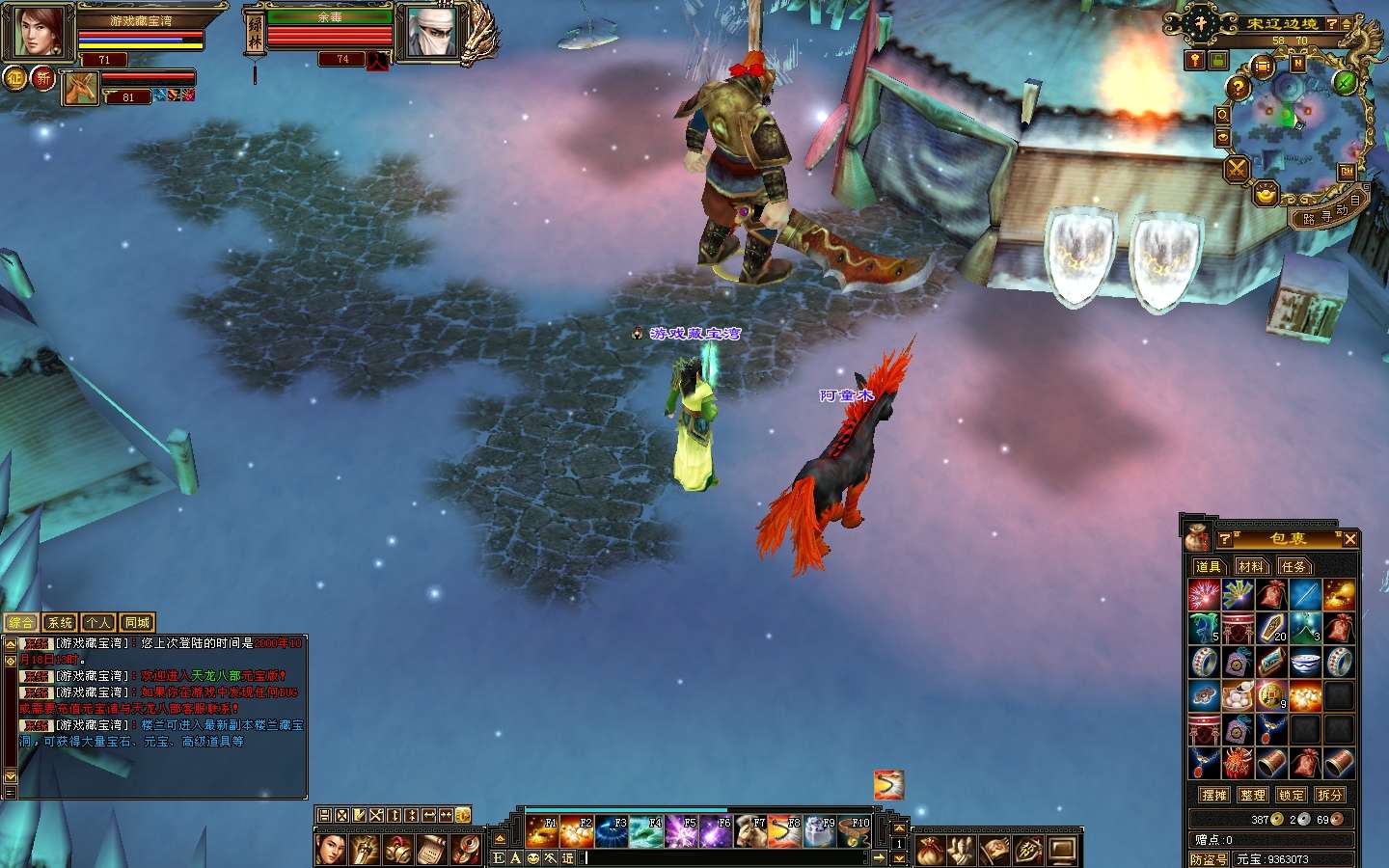Select the coffin item with count 20
The height and width of the screenshot is (868, 1389).
point(1271,629)
